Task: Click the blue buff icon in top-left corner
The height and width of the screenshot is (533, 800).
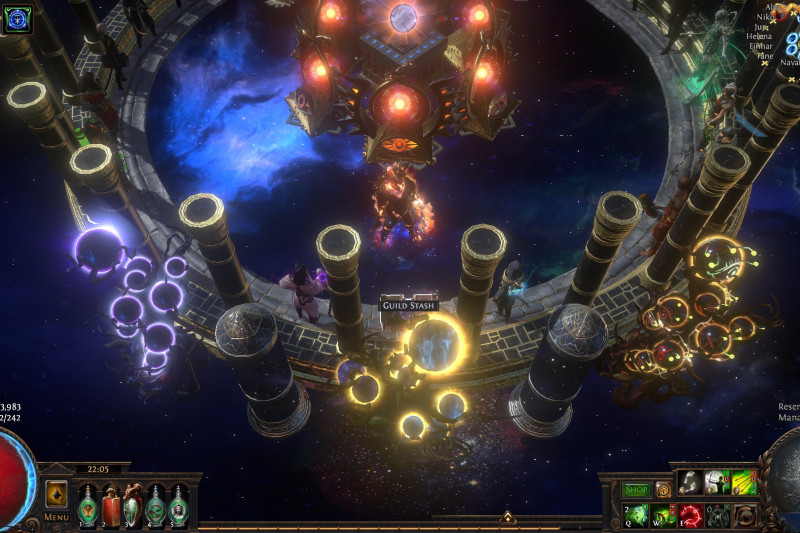Action: pyautogui.click(x=17, y=17)
